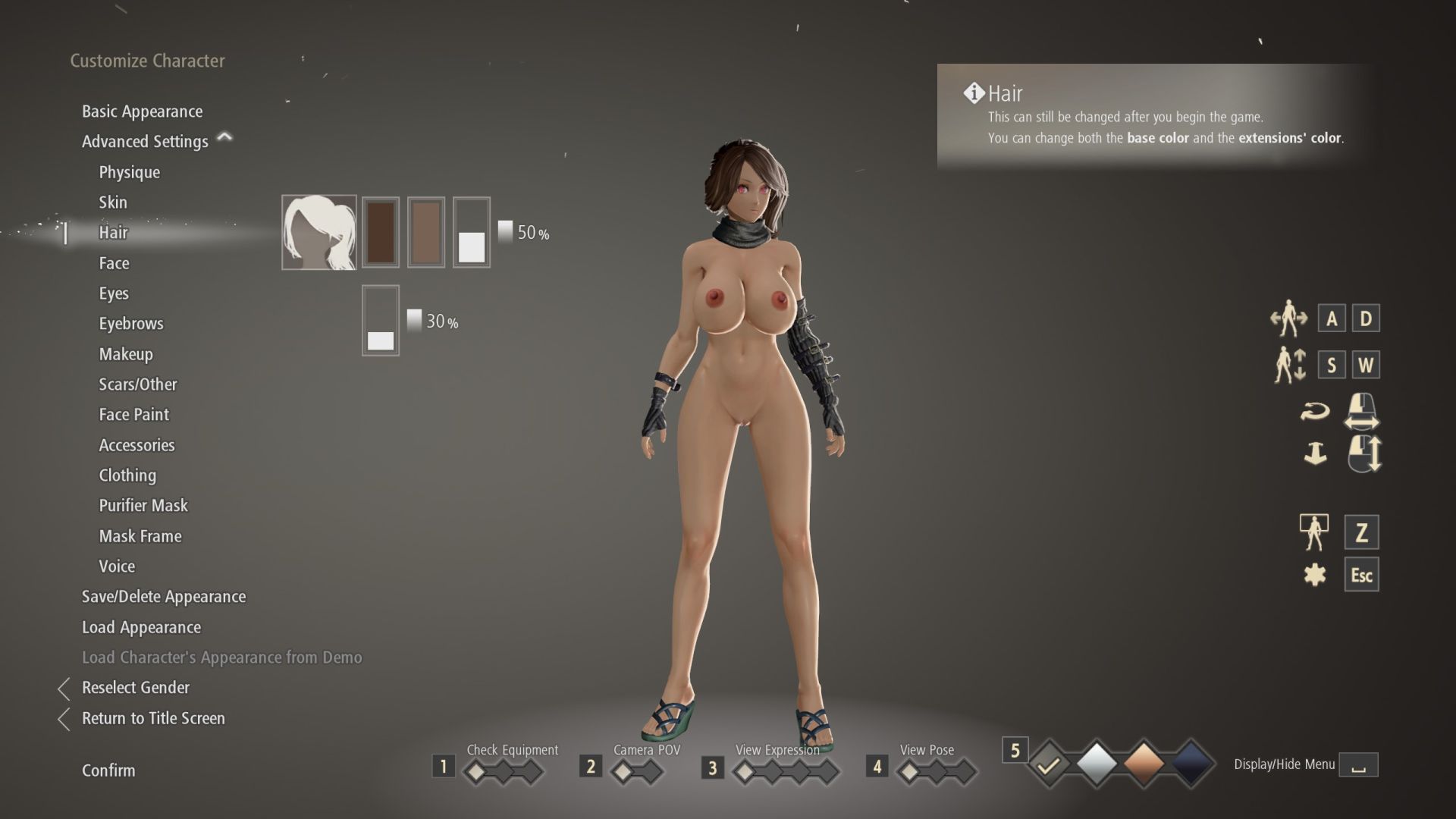Select the Clothing option
Screen dimensions: 1456x819
(127, 475)
